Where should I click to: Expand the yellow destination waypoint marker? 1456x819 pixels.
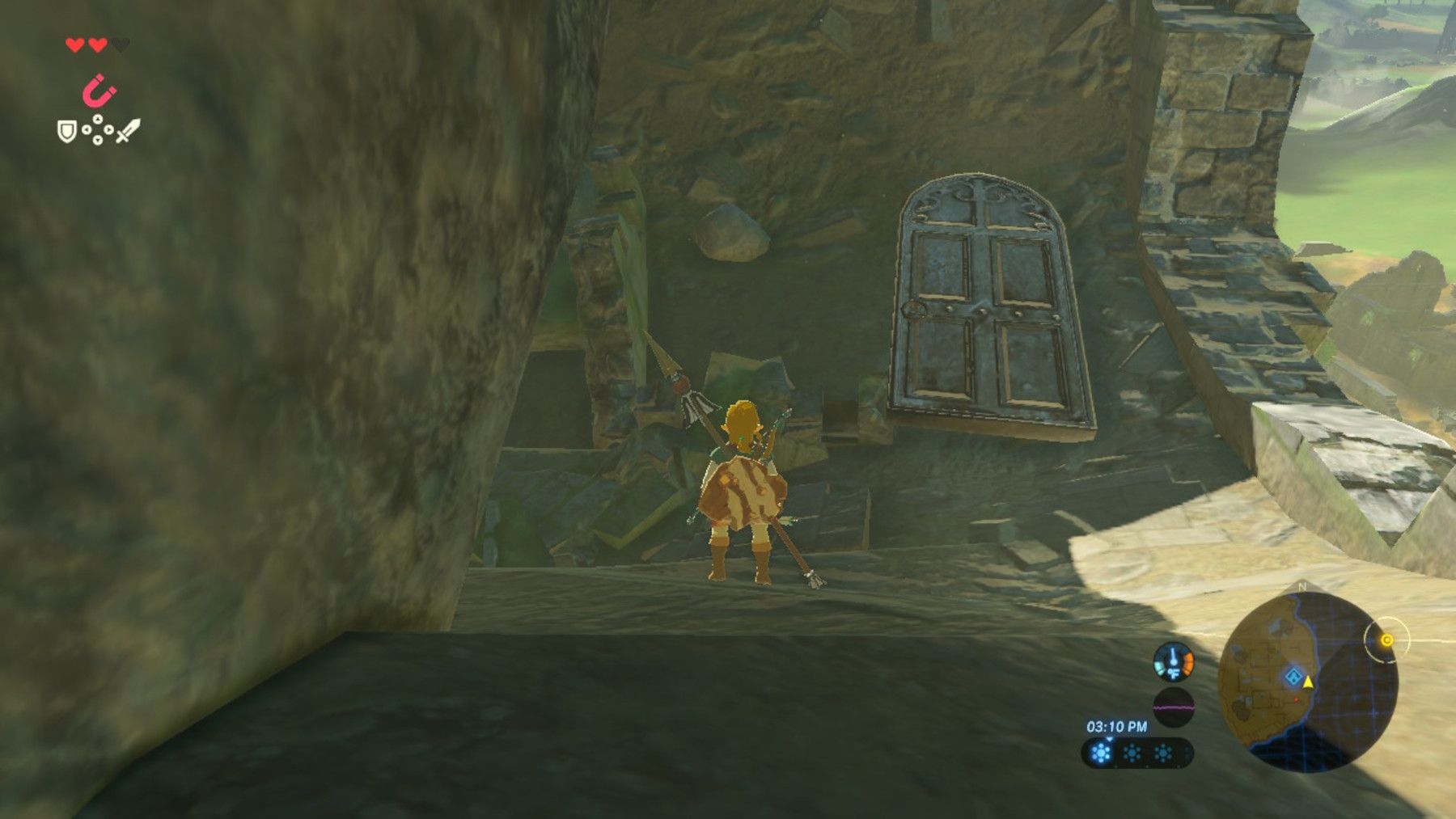(1386, 640)
